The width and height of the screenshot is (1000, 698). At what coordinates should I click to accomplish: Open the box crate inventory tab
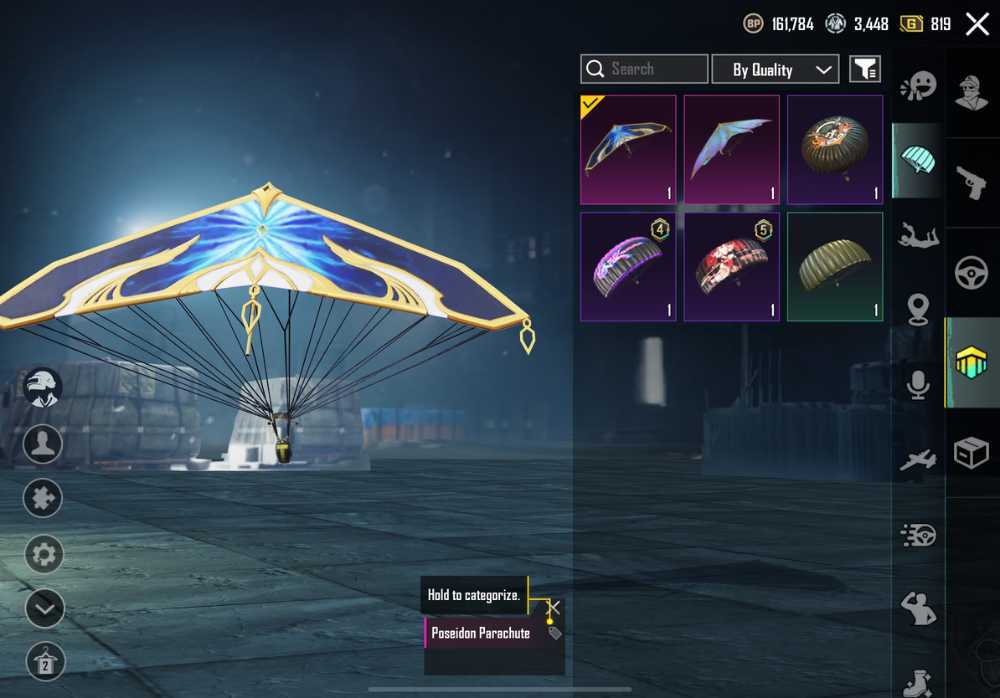[x=972, y=454]
